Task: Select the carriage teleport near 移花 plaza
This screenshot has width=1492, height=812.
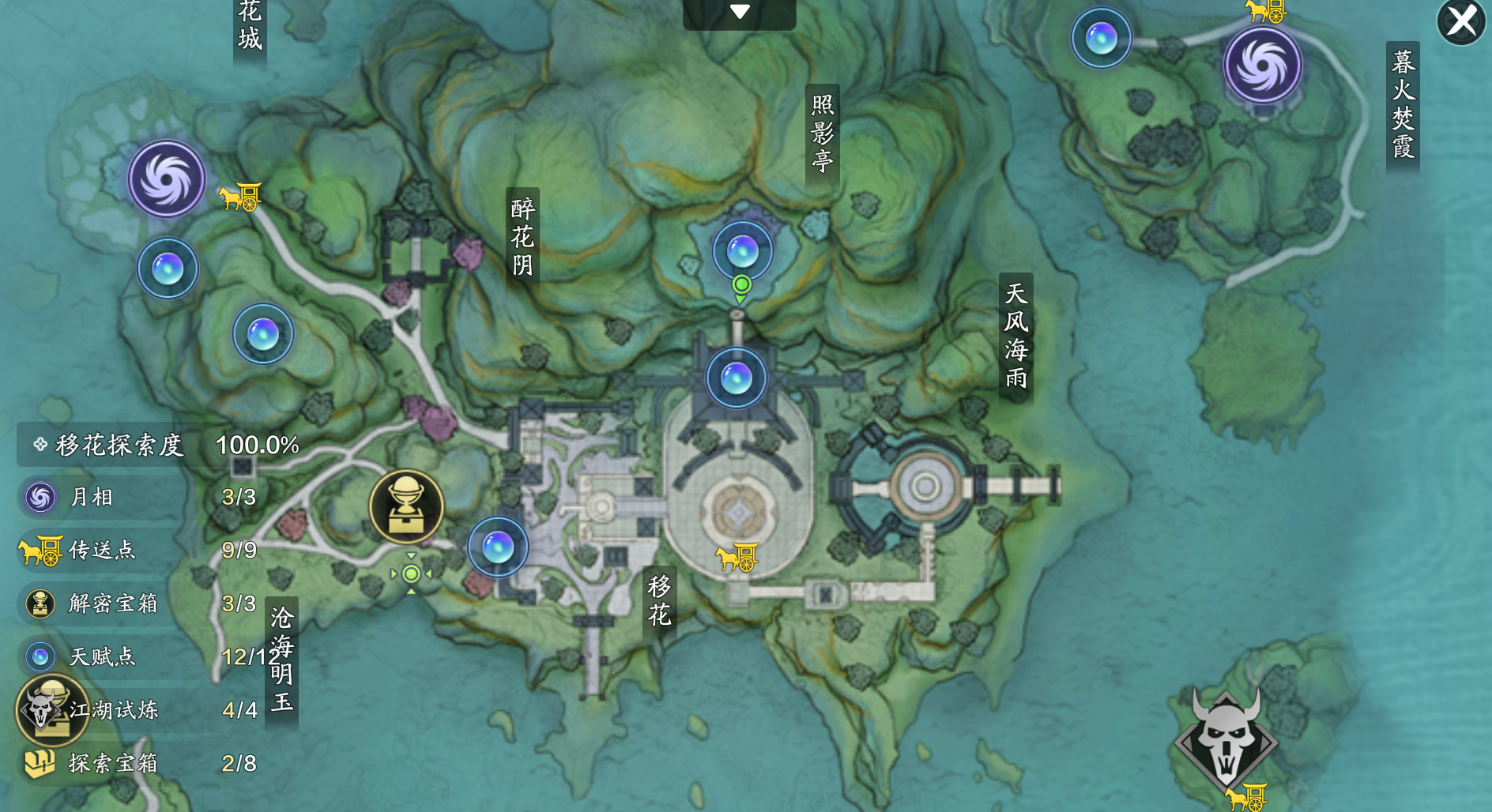Action: coord(737,558)
